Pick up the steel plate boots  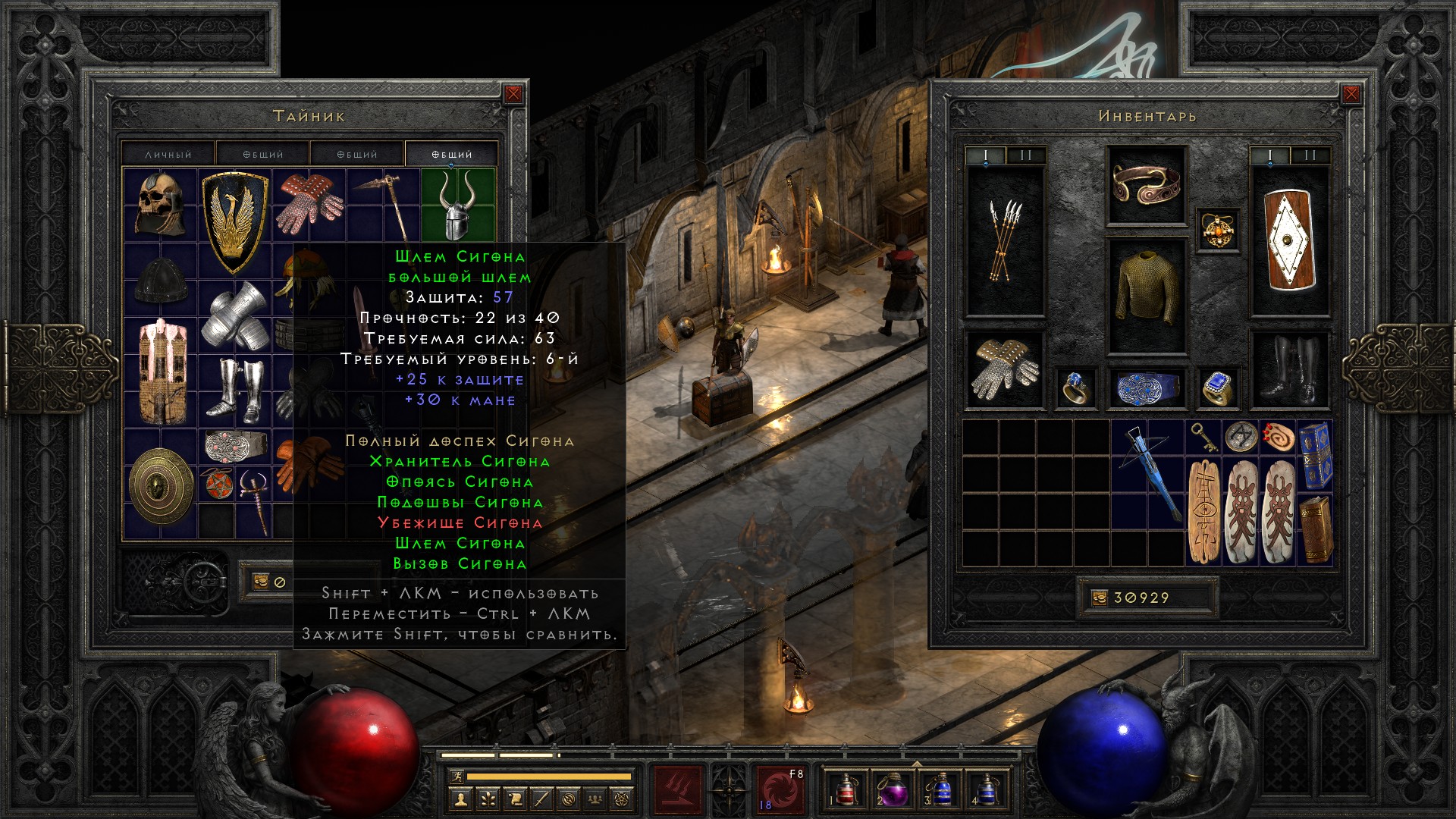tap(235, 391)
